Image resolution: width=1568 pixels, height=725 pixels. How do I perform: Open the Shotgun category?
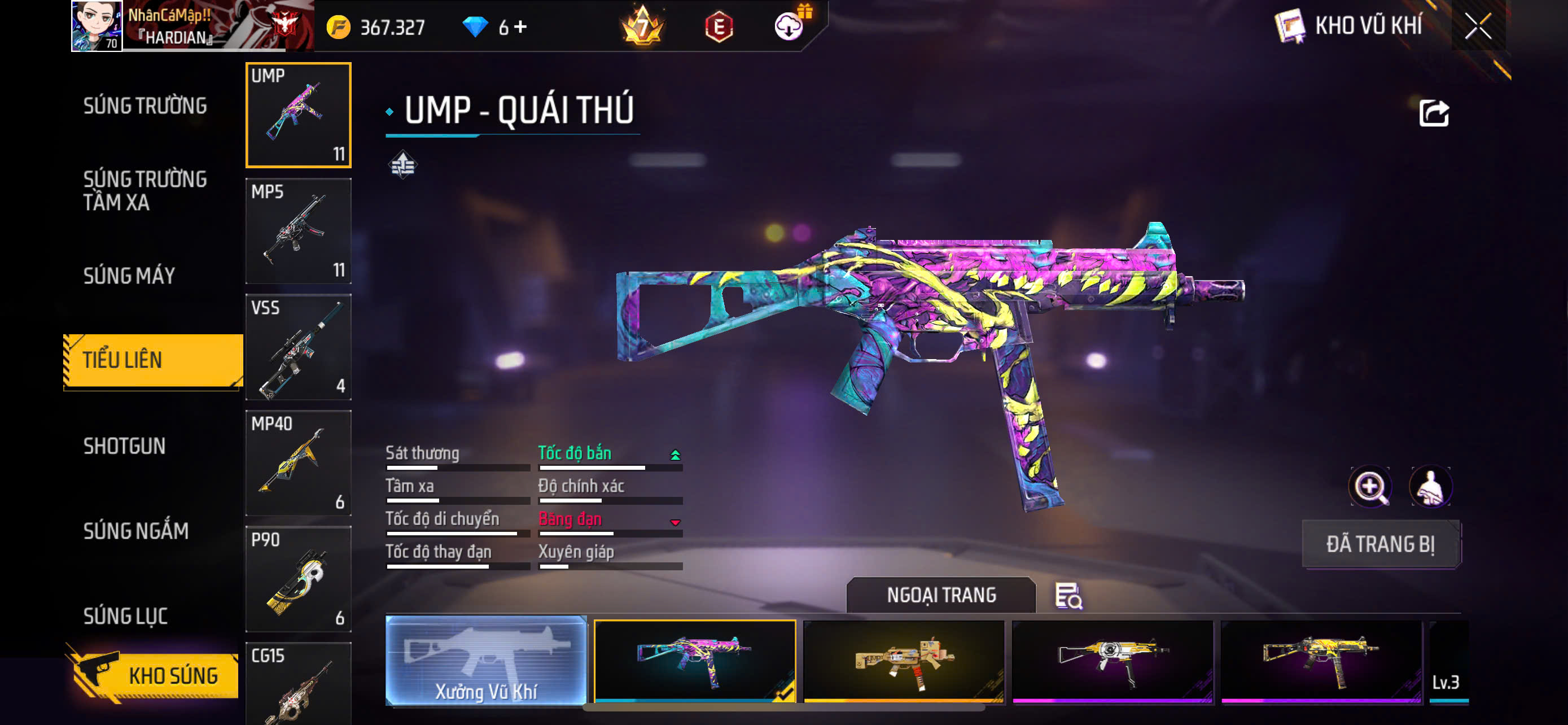pos(124,446)
